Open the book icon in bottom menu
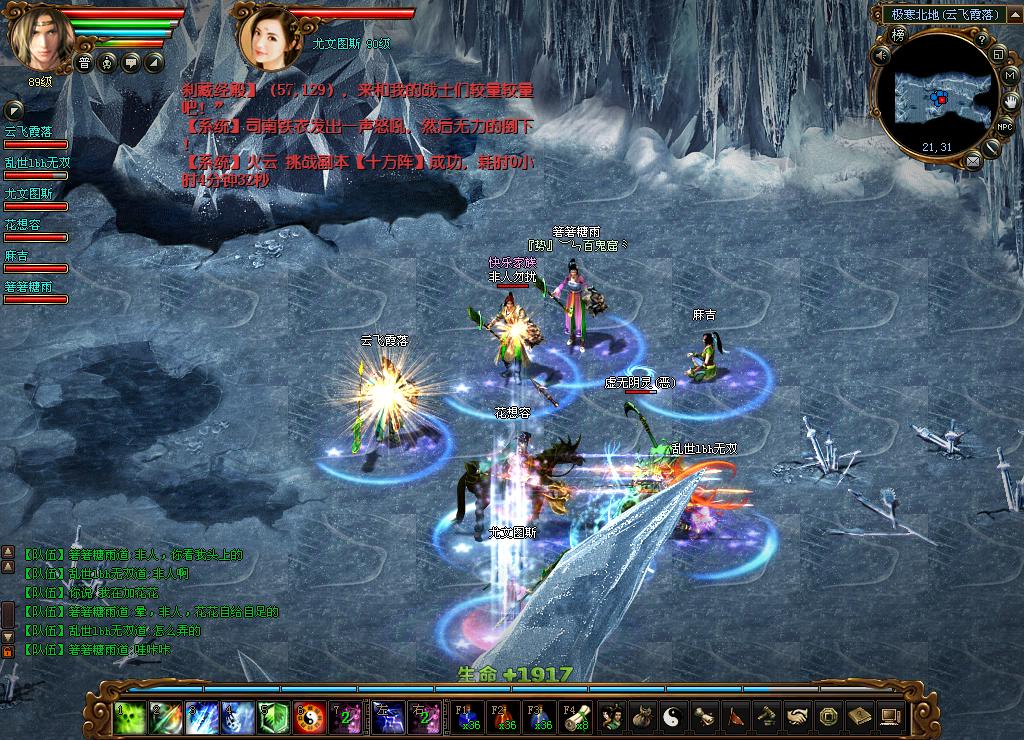 pyautogui.click(x=857, y=716)
